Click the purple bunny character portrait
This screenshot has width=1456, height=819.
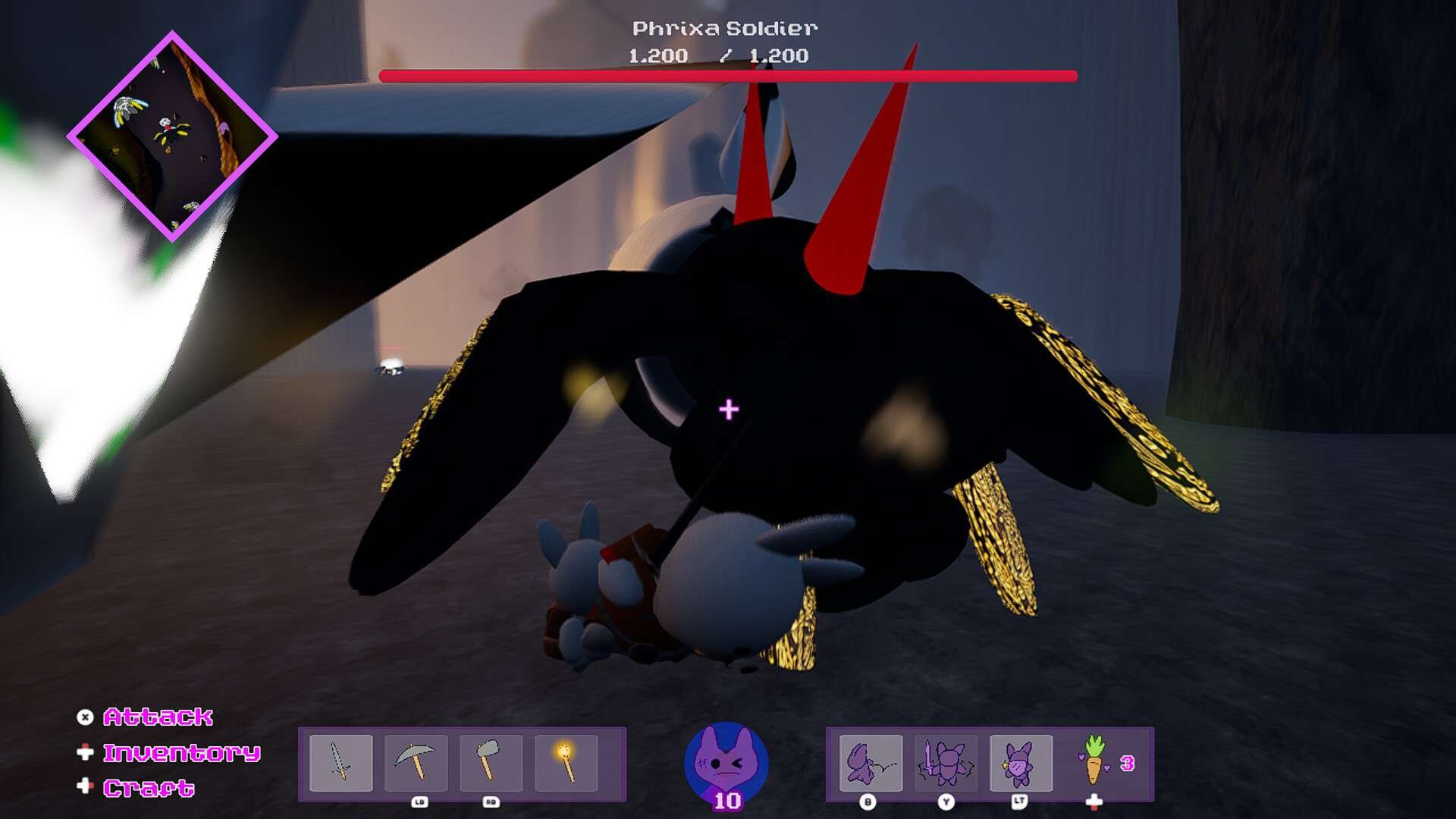pyautogui.click(x=726, y=762)
